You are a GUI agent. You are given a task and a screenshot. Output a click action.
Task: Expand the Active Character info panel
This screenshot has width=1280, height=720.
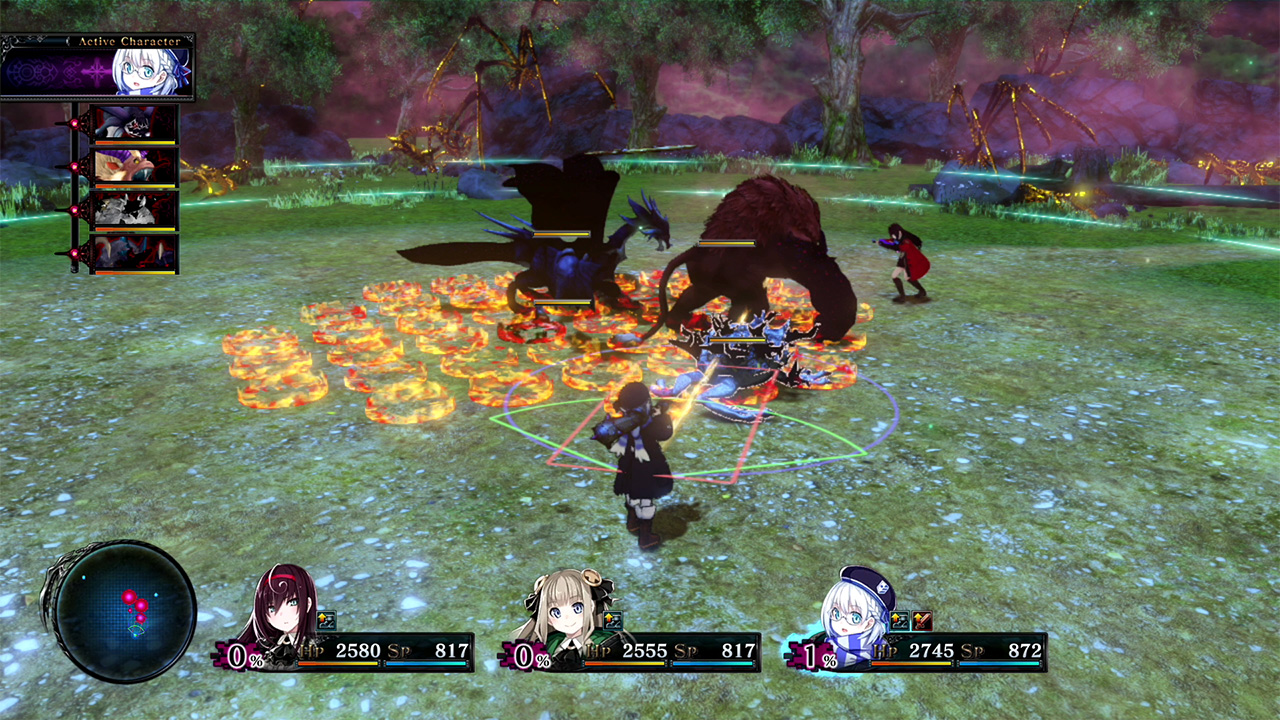pyautogui.click(x=100, y=70)
